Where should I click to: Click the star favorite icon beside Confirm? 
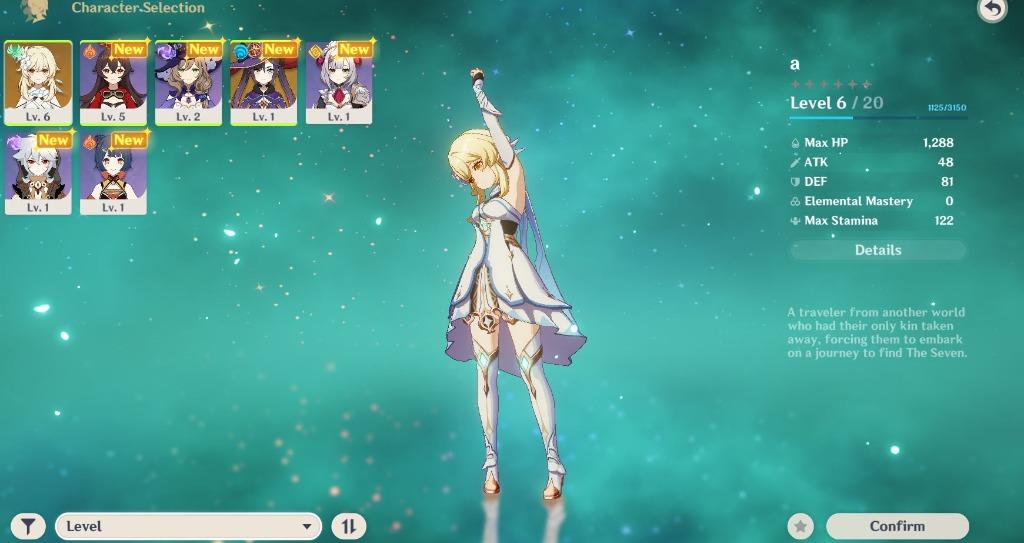800,526
